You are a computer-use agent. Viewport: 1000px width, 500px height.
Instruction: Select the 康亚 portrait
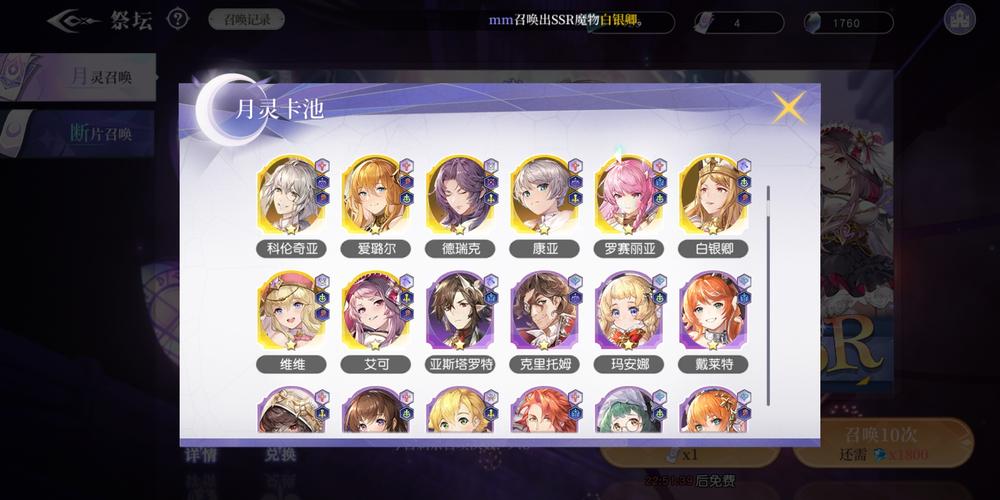pyautogui.click(x=543, y=197)
